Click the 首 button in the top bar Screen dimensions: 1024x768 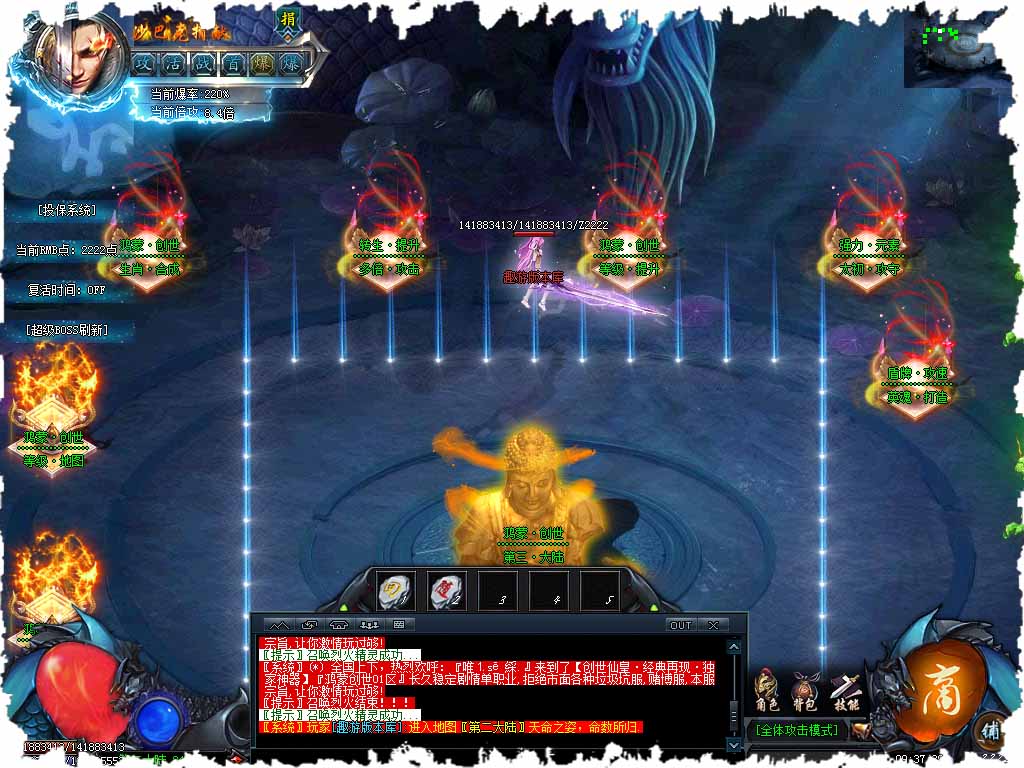[233, 62]
